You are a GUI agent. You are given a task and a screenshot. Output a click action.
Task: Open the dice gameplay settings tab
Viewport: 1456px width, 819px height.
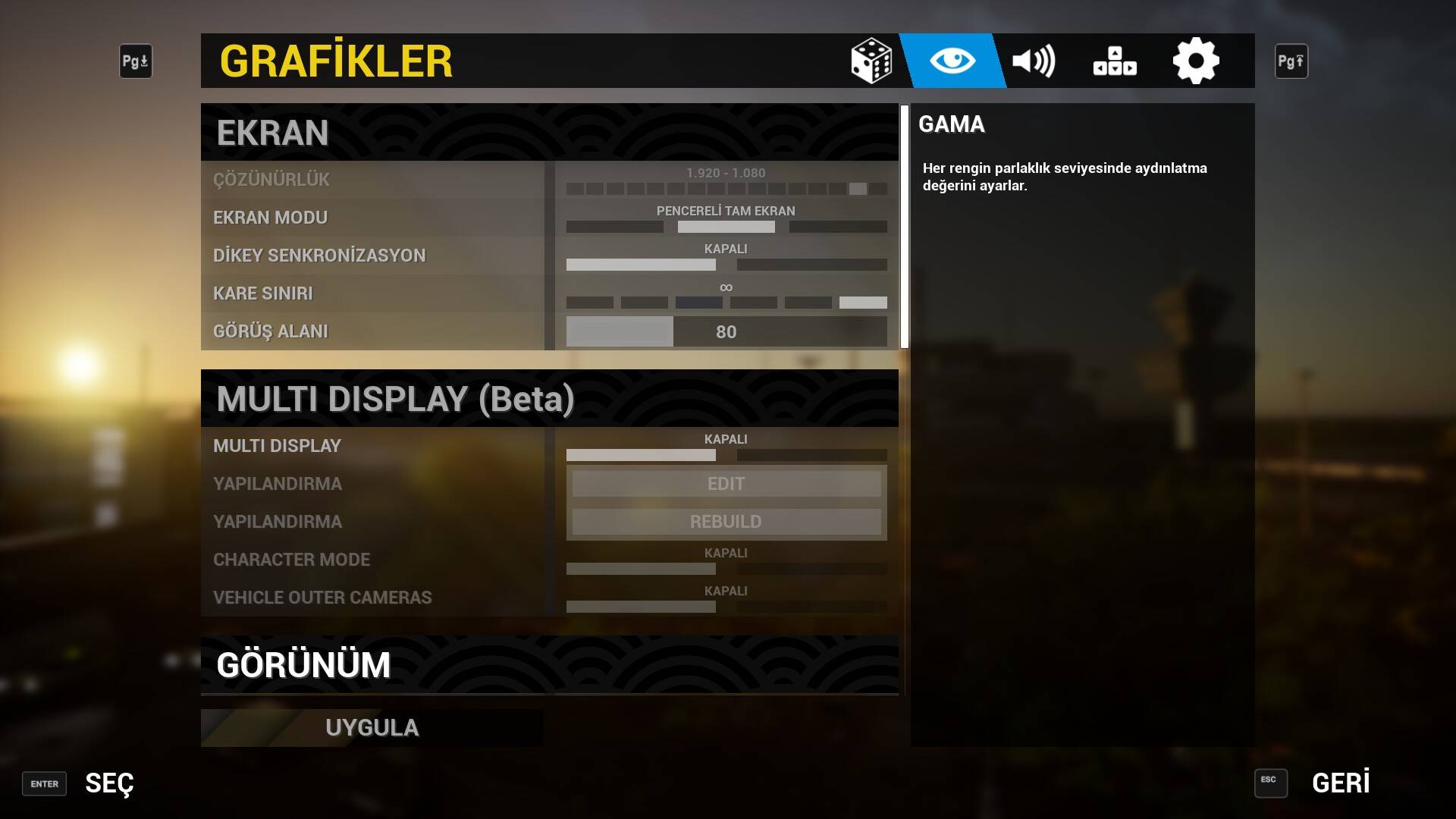click(x=871, y=61)
